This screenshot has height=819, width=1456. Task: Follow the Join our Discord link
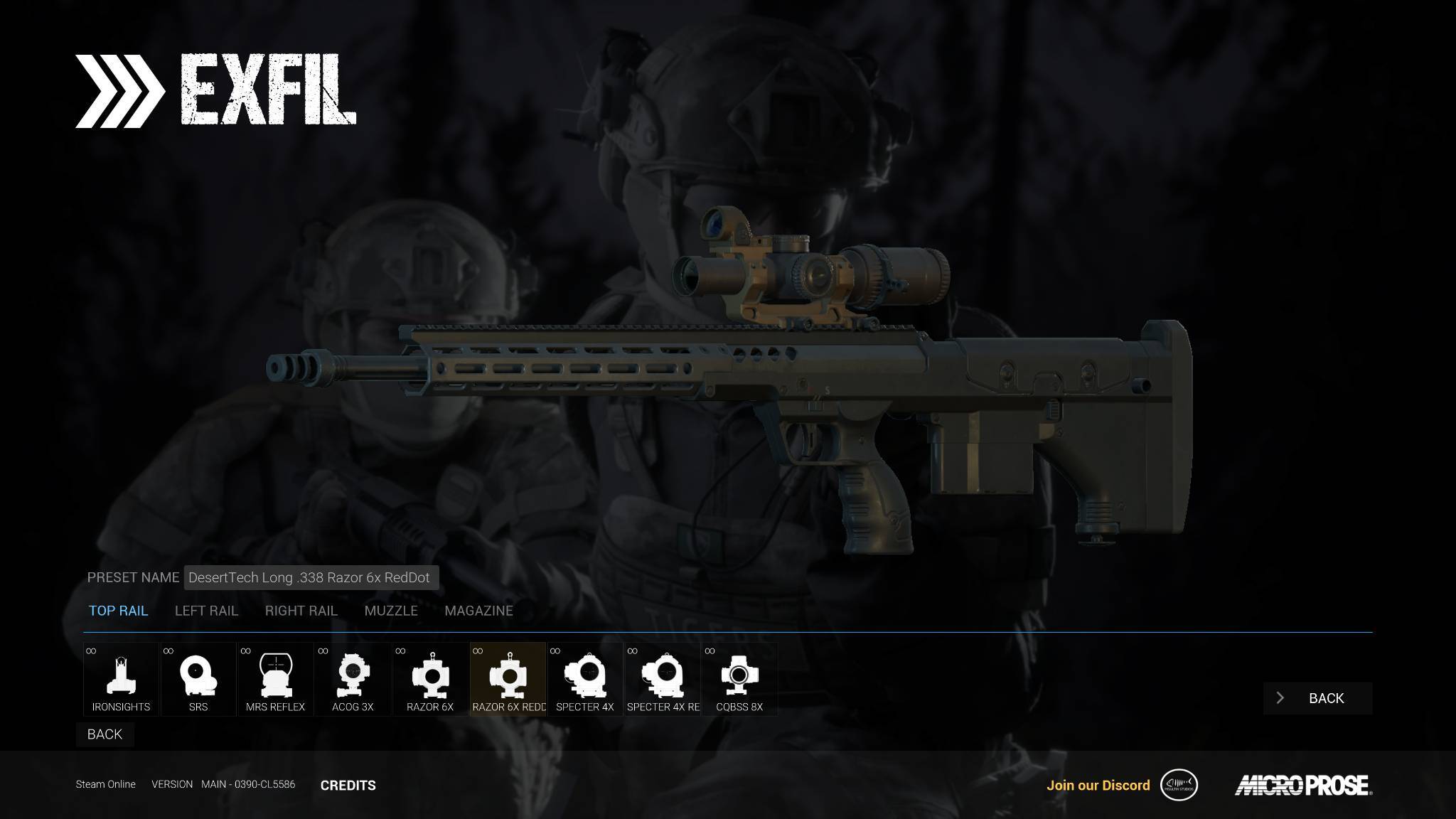coord(1098,785)
